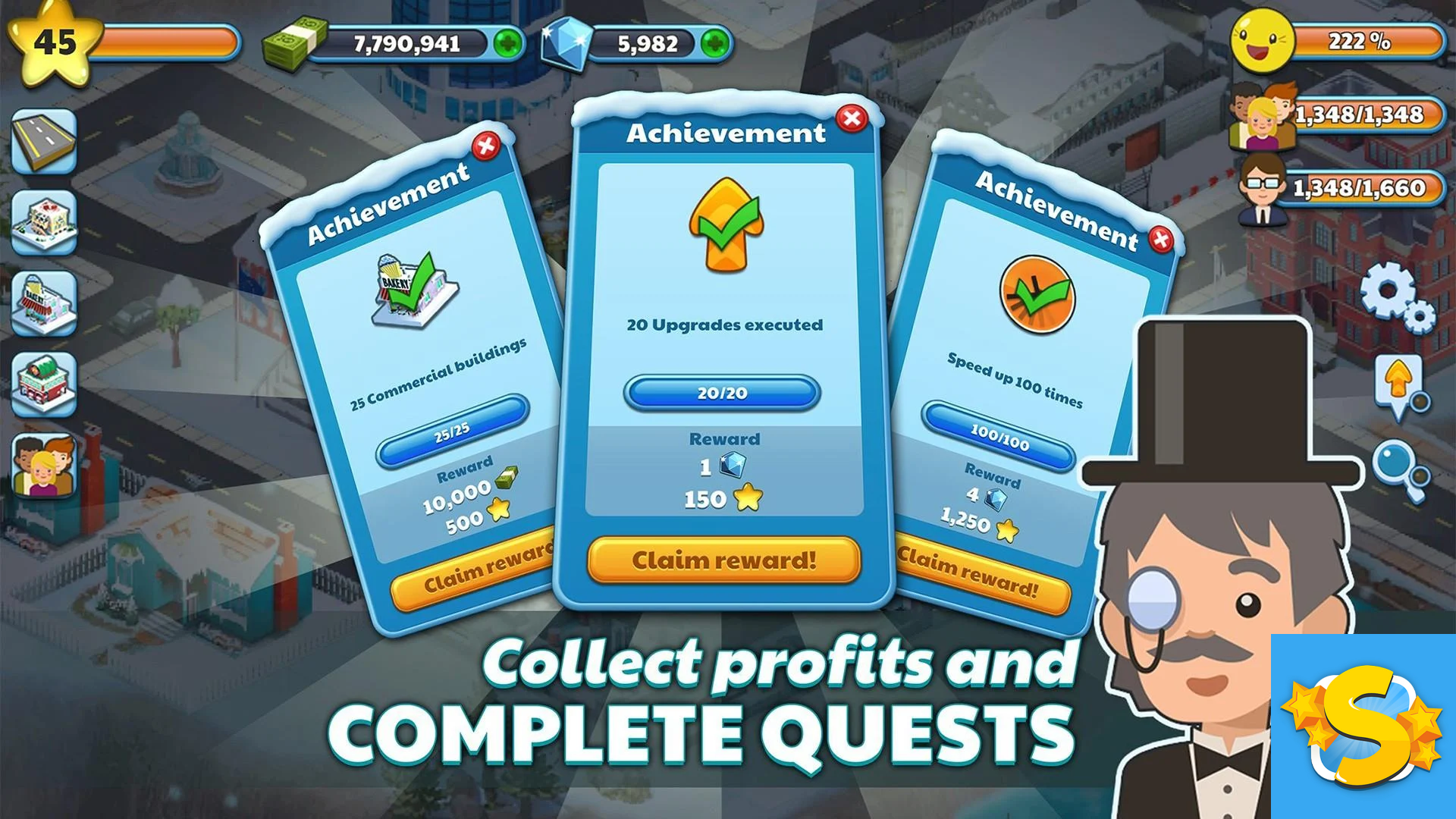The height and width of the screenshot is (819, 1456).
Task: Open the road building tool
Action: pos(44,141)
